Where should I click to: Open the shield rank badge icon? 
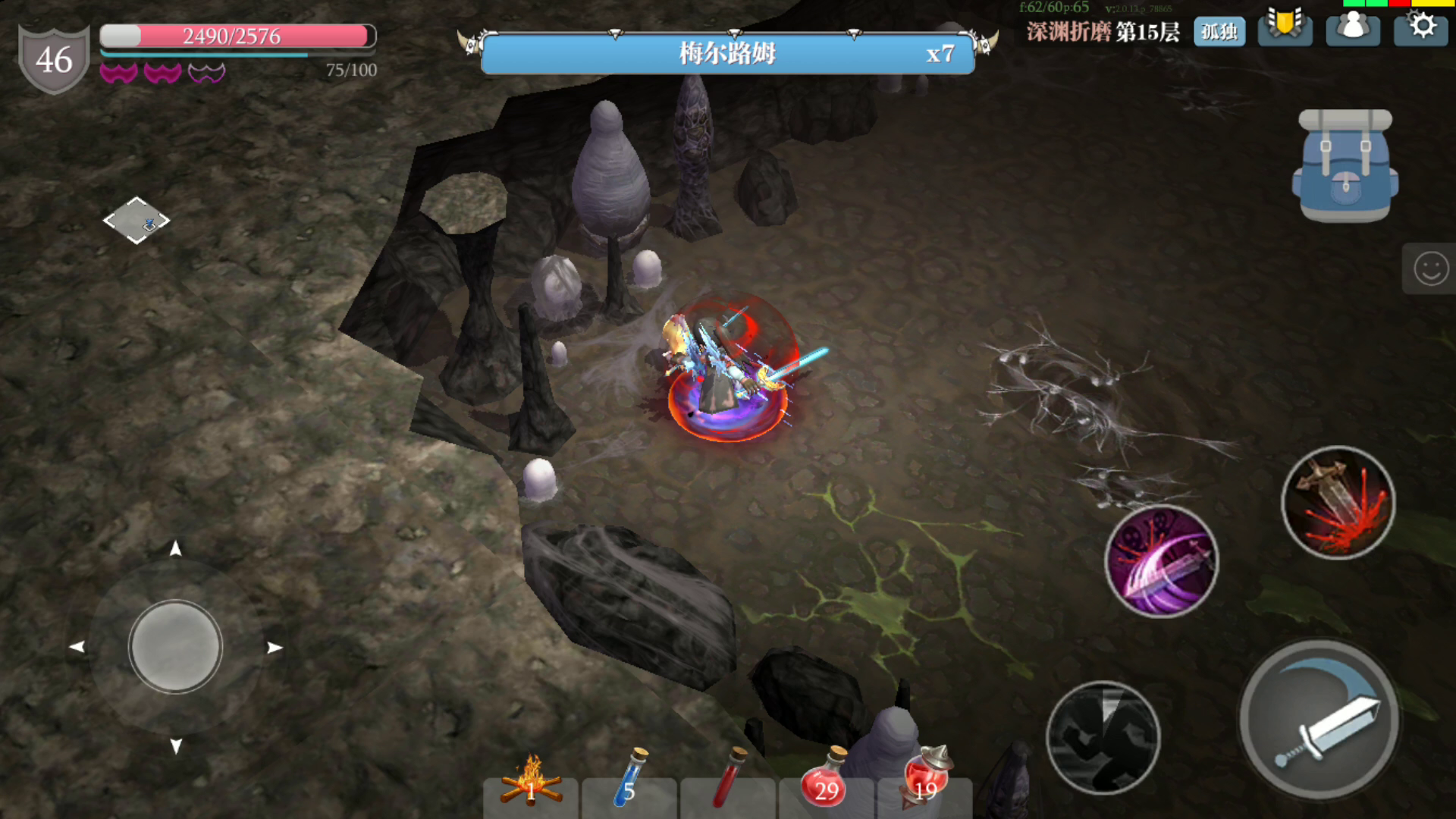(x=1285, y=27)
